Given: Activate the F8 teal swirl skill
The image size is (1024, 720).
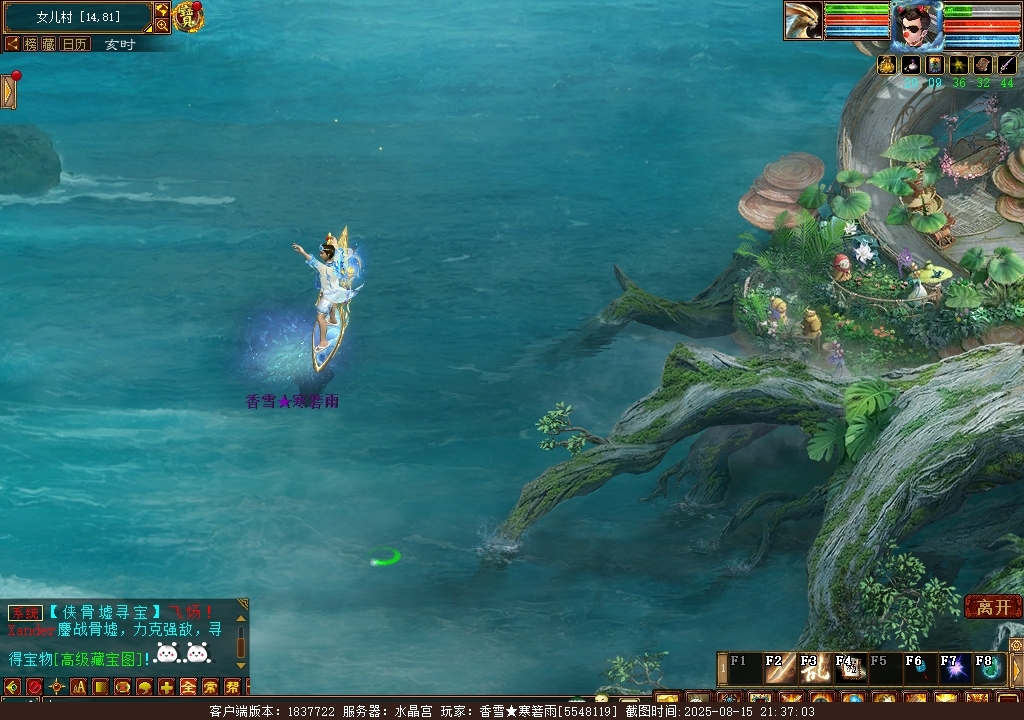Looking at the screenshot, I should pyautogui.click(x=989, y=669).
